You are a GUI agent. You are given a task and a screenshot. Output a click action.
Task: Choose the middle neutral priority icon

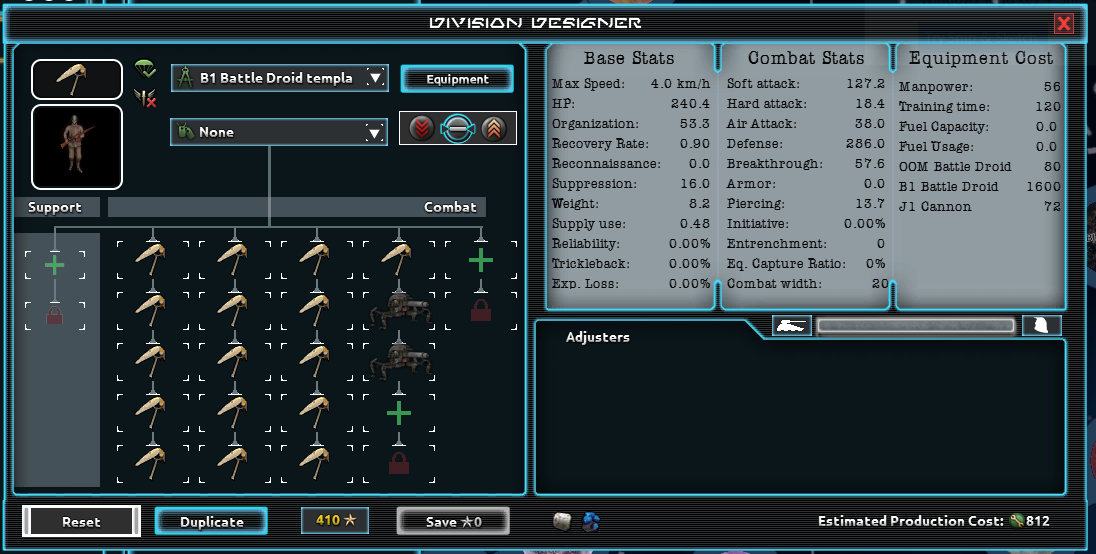(x=457, y=128)
